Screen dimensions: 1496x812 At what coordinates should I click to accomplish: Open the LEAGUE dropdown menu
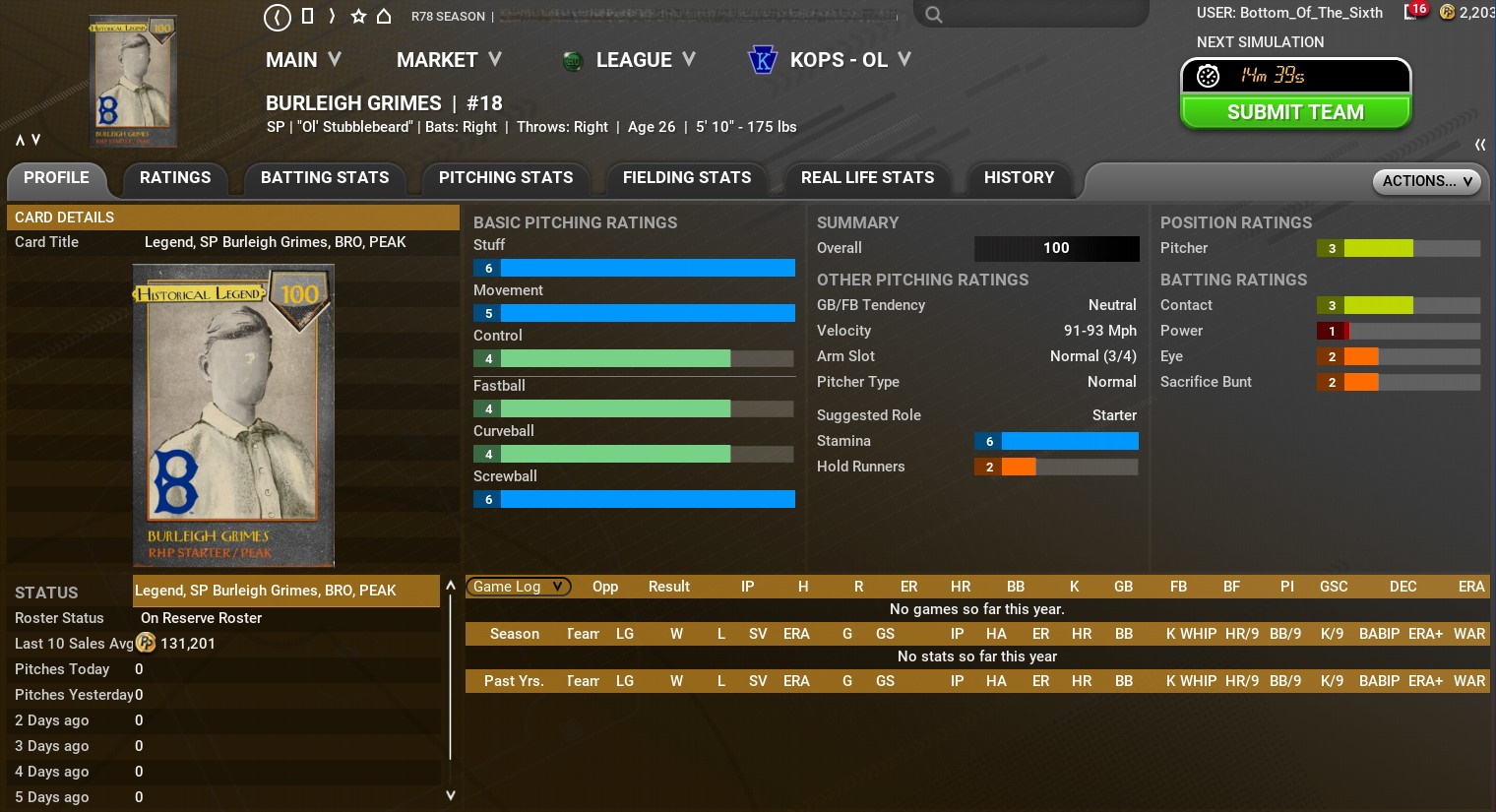pyautogui.click(x=644, y=60)
